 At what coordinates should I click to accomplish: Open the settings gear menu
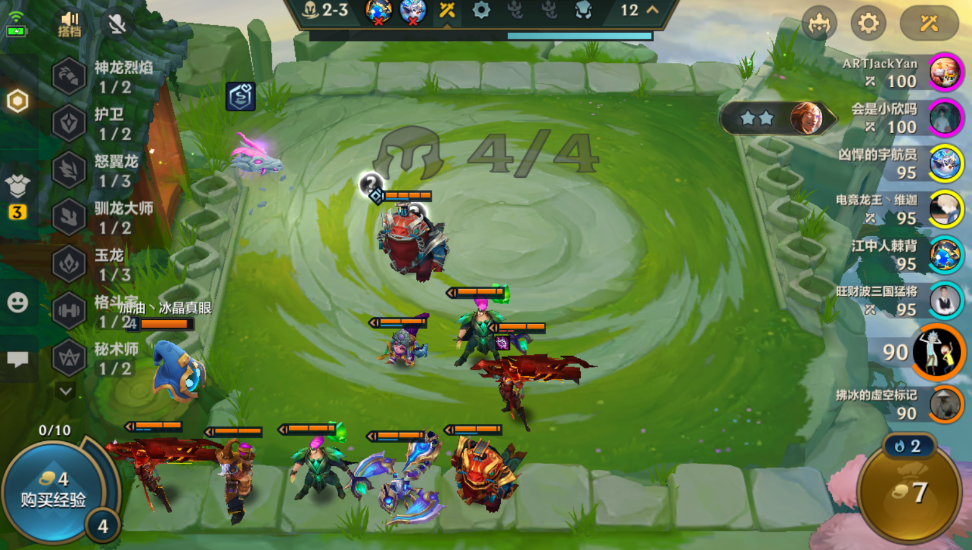click(x=868, y=22)
